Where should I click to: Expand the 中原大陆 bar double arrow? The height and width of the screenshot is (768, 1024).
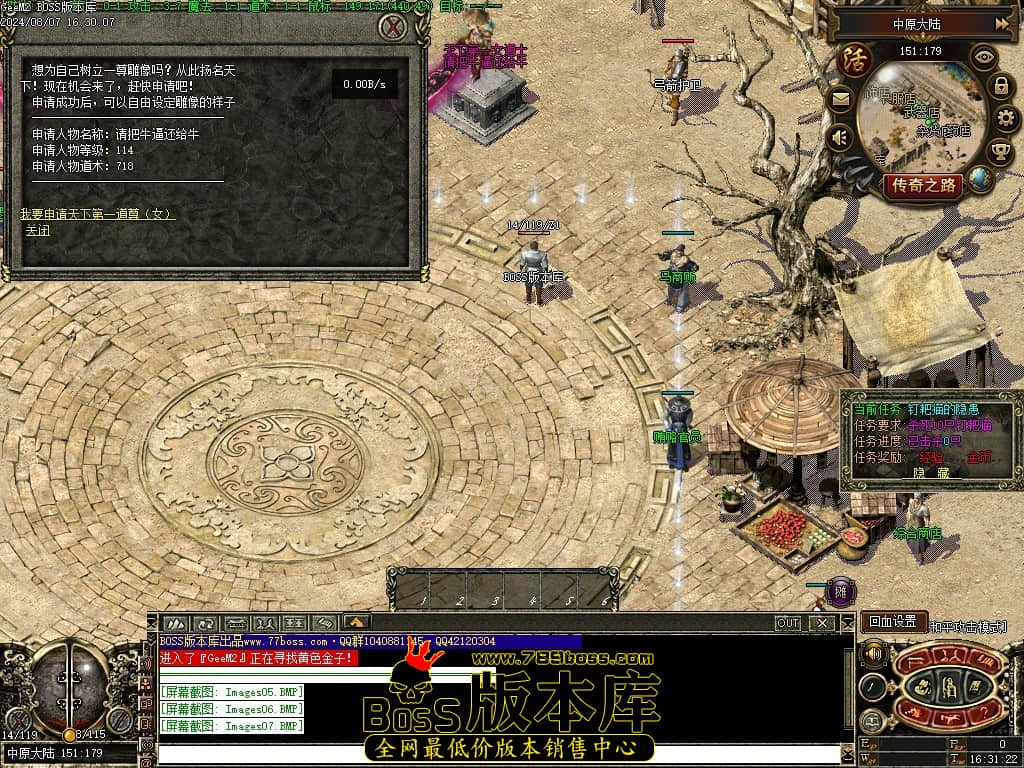coord(1002,23)
